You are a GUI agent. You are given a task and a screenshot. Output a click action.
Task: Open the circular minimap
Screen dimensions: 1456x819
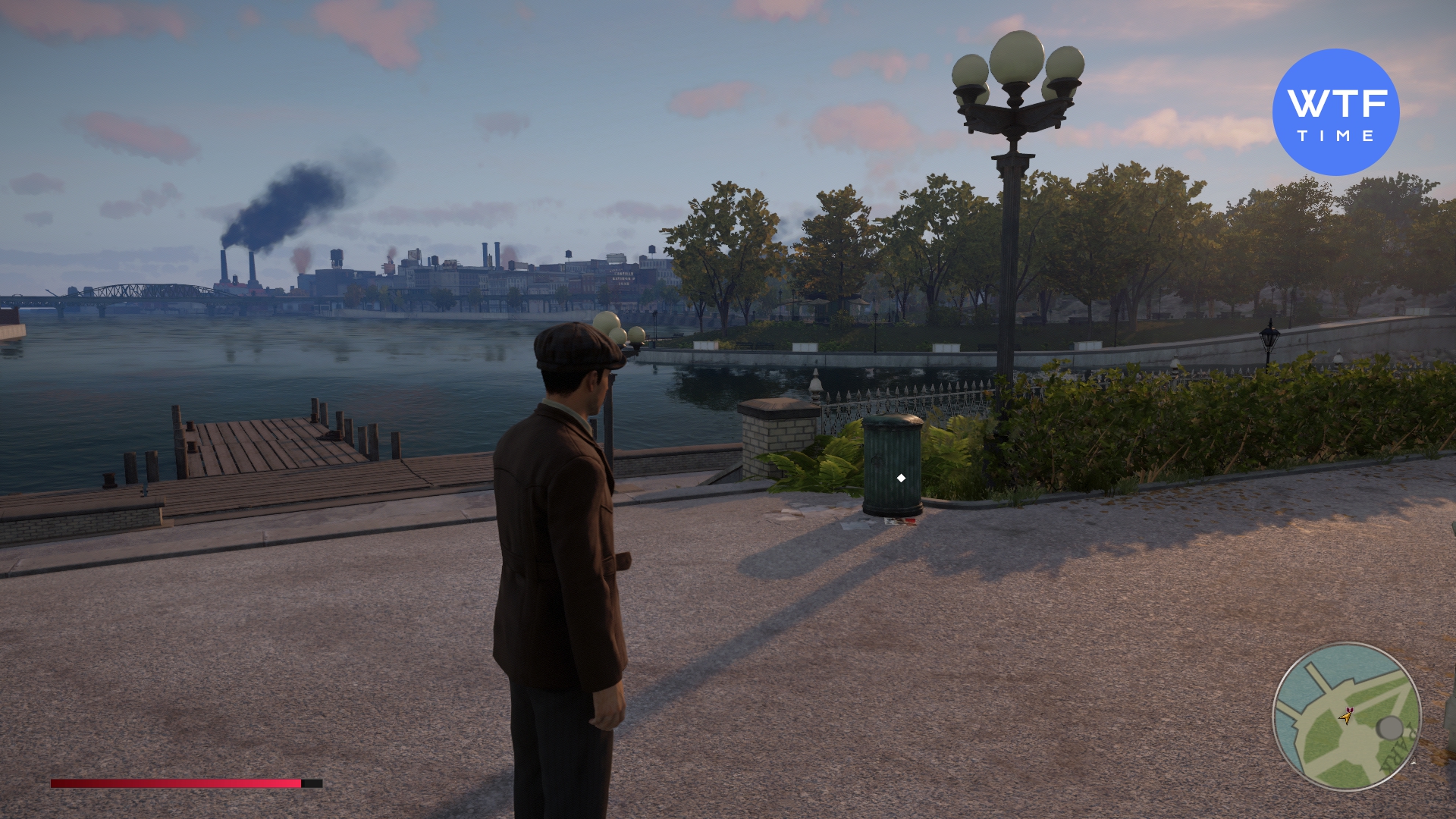pyautogui.click(x=1346, y=717)
